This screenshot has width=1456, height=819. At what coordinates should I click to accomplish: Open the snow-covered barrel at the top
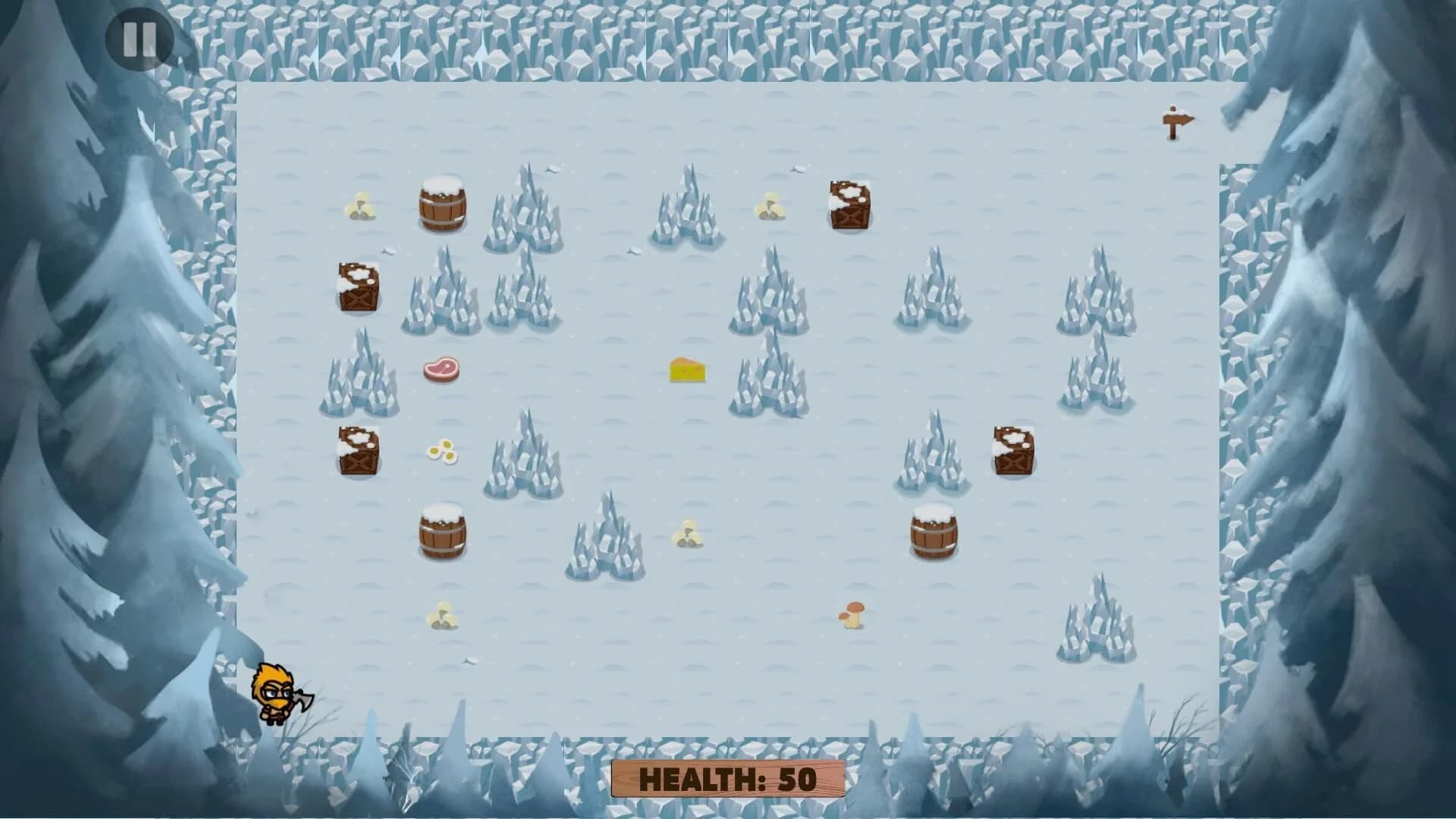pos(443,206)
